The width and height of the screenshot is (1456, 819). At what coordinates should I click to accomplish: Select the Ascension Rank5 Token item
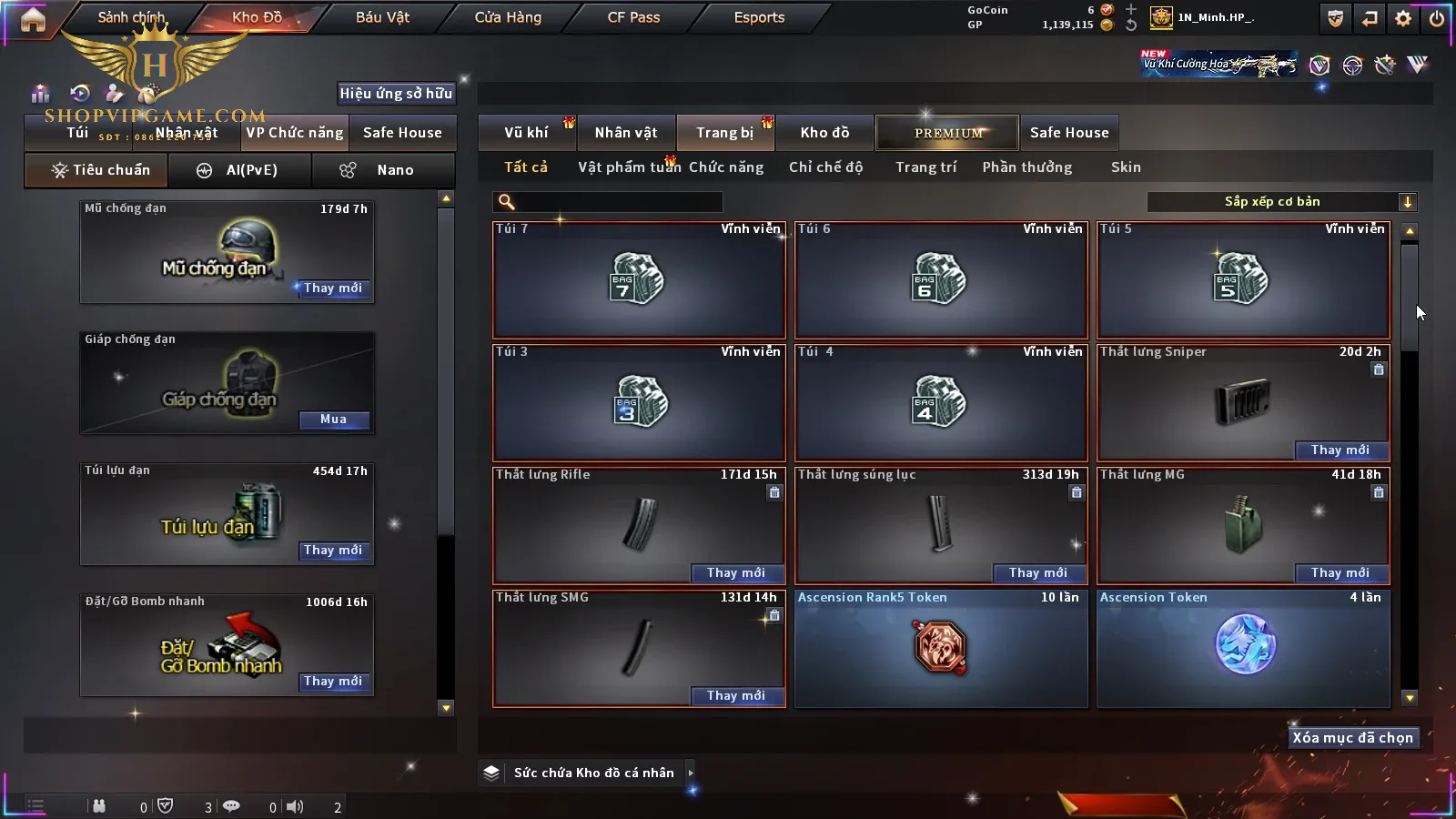coord(941,648)
